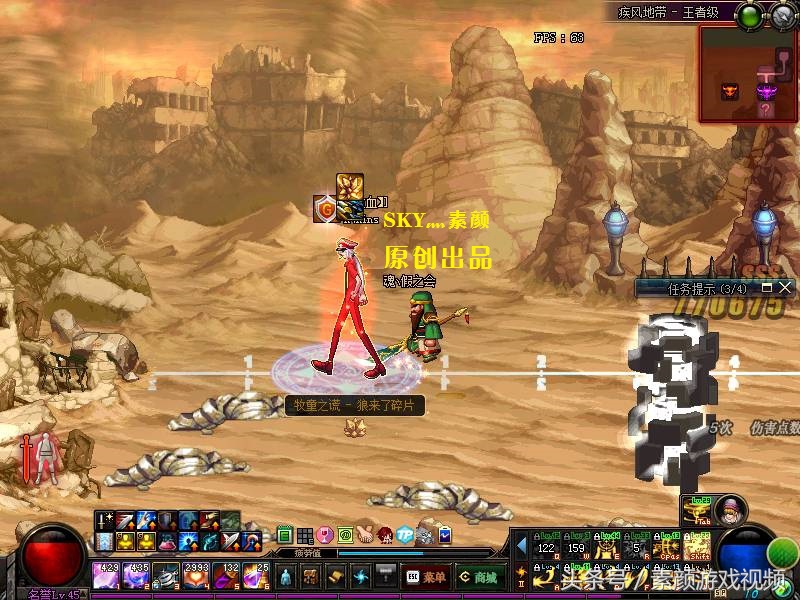The width and height of the screenshot is (800, 600).
Task: Click the green orb button by dungeon name
Action: (748, 14)
